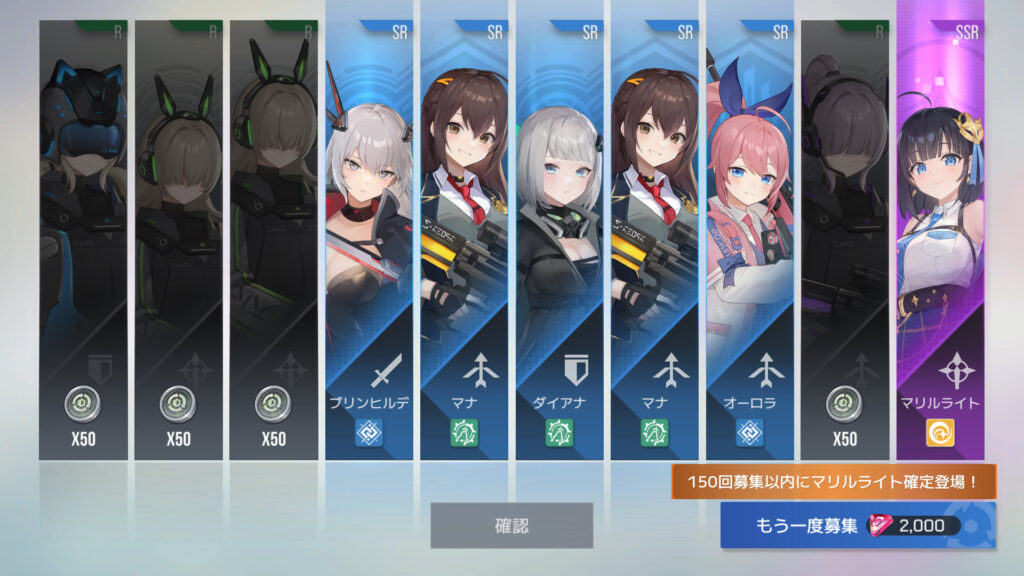Image resolution: width=1024 pixels, height=576 pixels.
Task: Recruit again with the もう一度募集 button
Action: [x=857, y=525]
